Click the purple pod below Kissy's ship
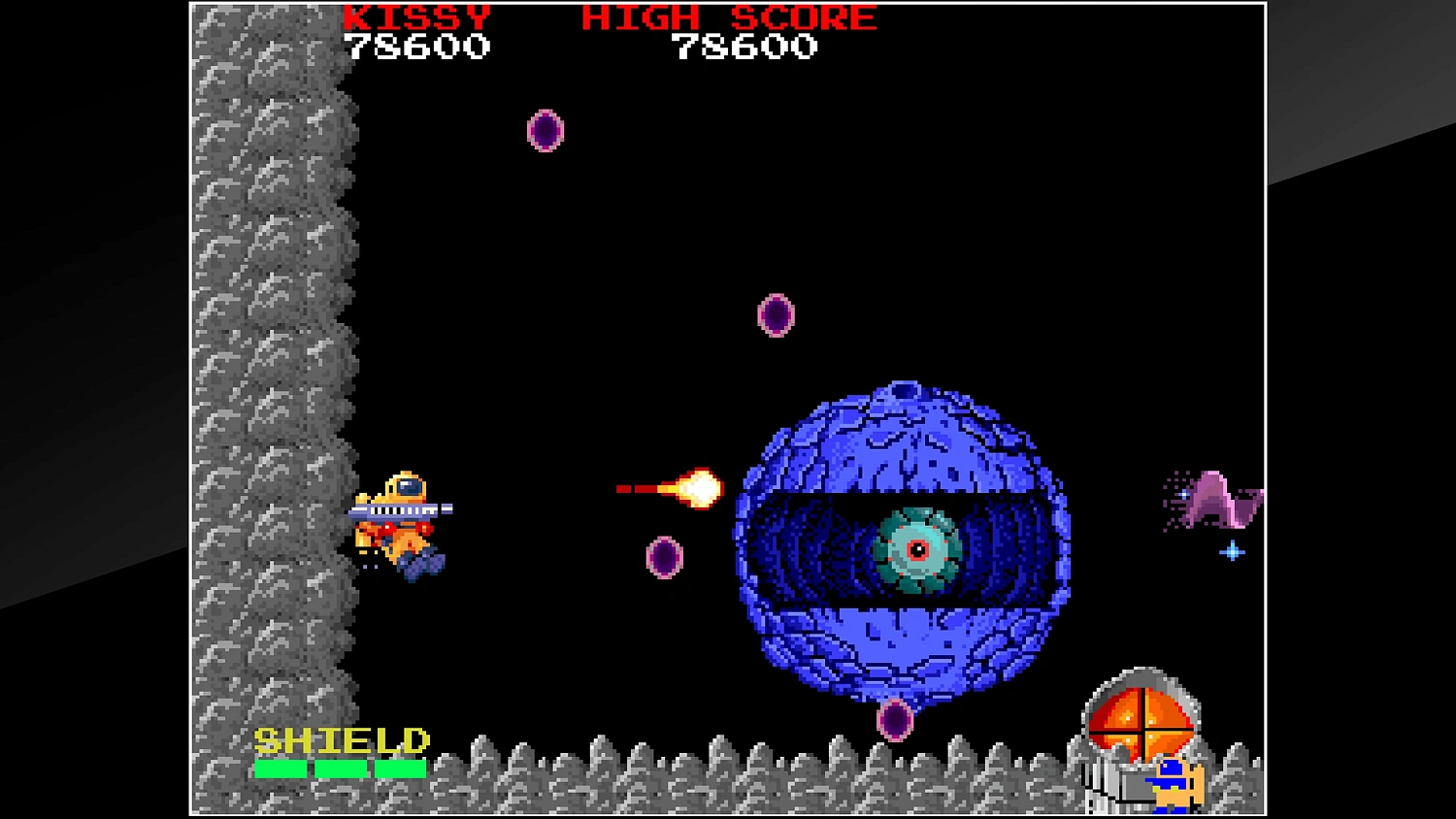This screenshot has width=1456, height=819. (x=664, y=556)
